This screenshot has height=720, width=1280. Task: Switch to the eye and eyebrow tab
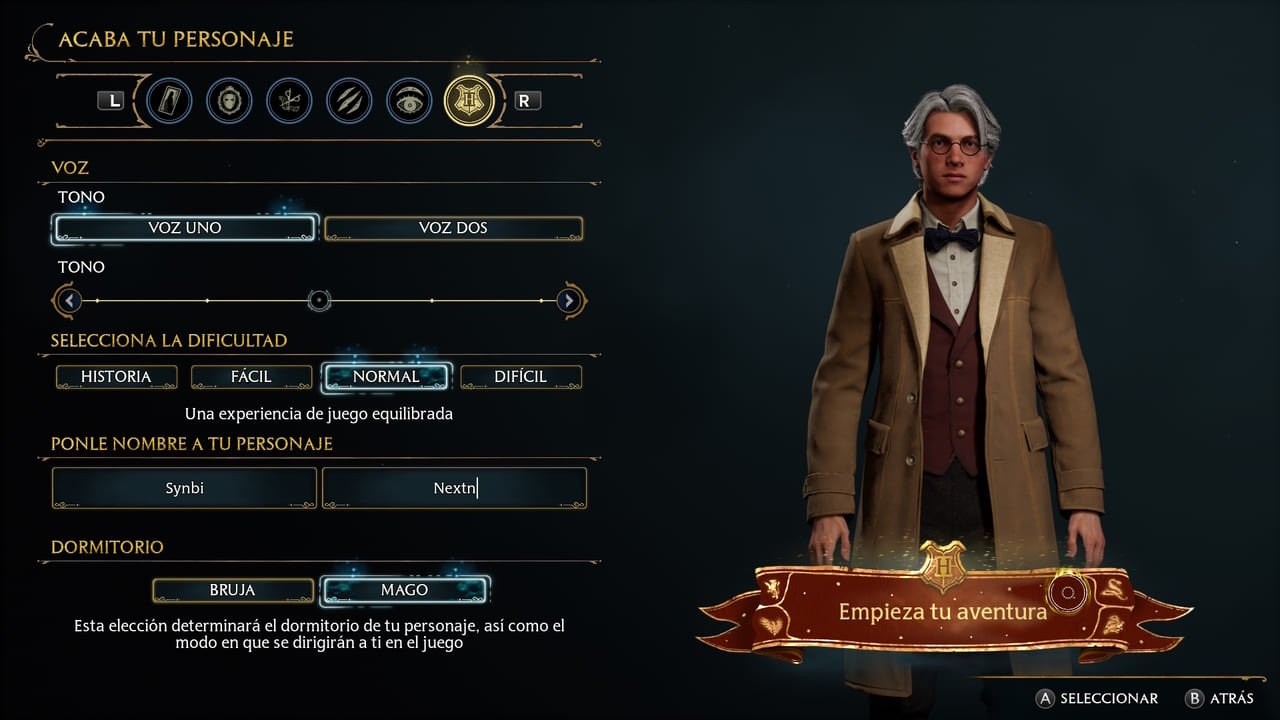point(409,101)
